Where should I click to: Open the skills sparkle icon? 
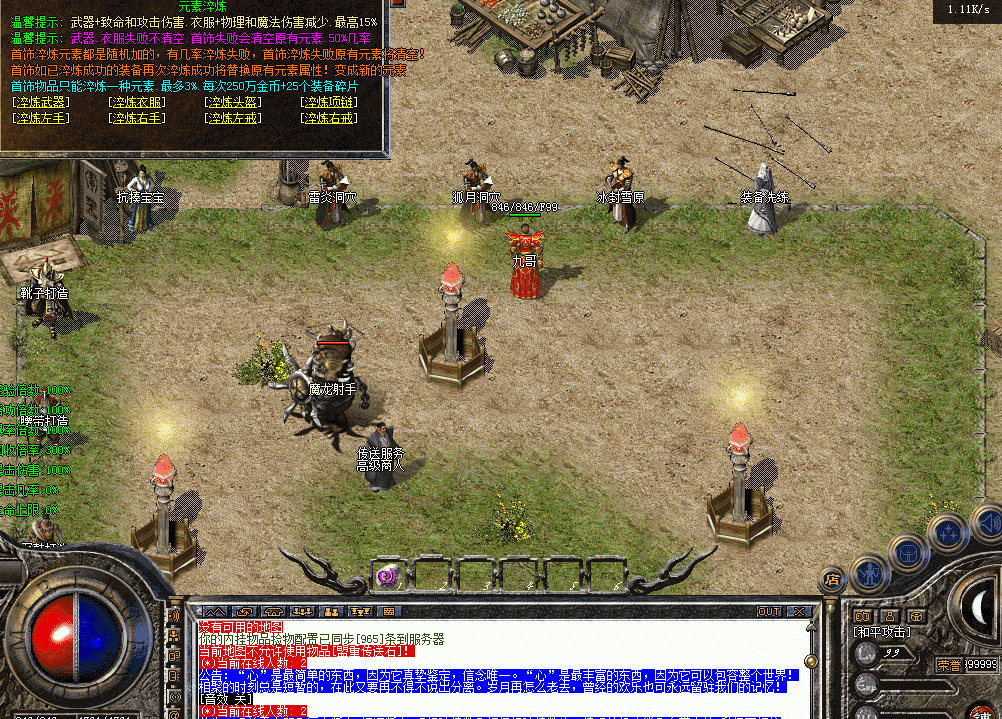click(x=947, y=534)
